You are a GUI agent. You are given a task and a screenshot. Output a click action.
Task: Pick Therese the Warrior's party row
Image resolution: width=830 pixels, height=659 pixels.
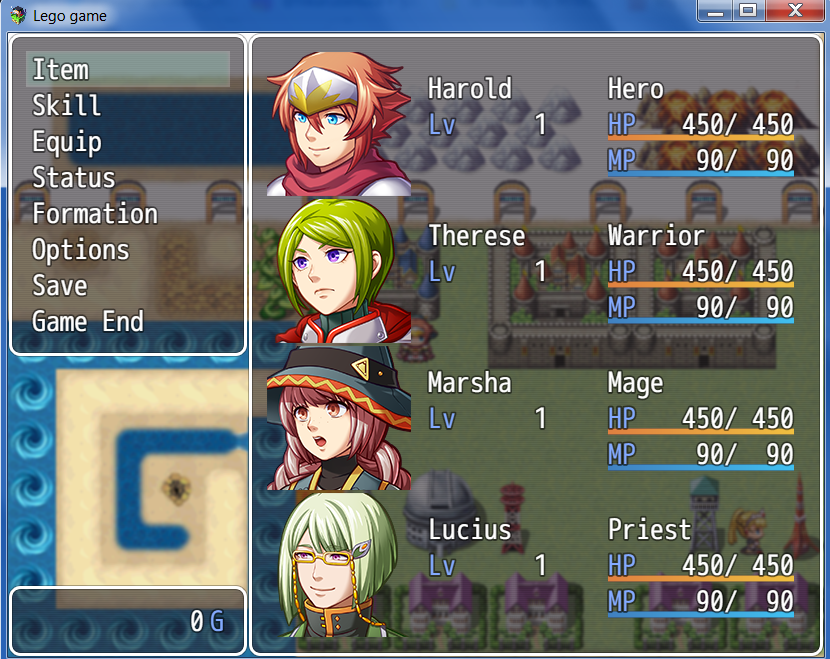(540, 271)
